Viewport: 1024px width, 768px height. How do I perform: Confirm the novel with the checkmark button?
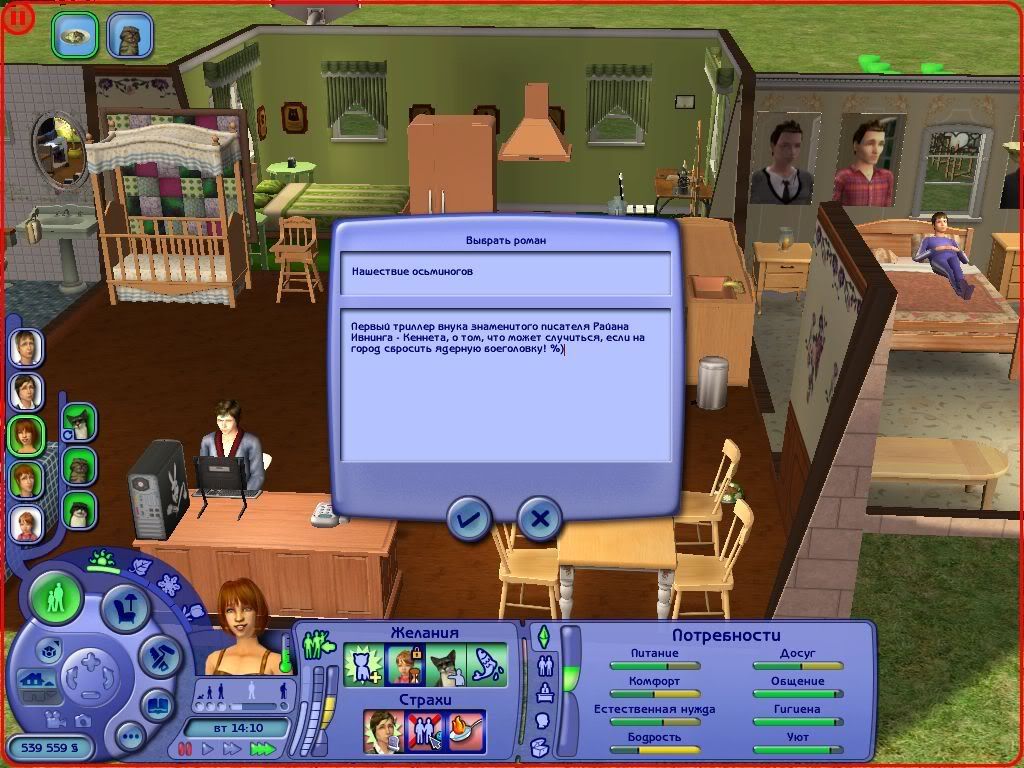468,518
